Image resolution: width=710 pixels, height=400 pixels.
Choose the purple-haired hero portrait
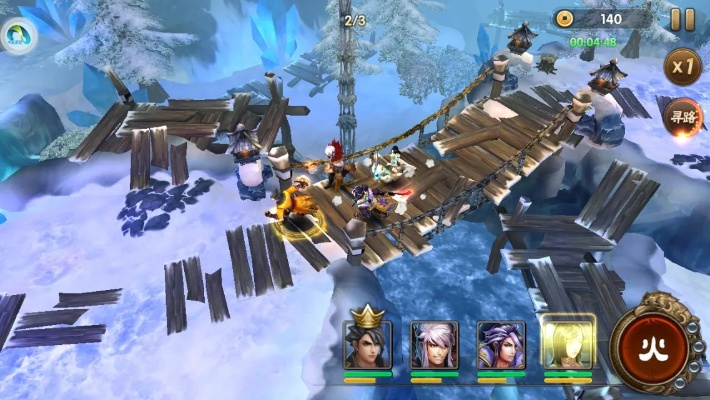click(500, 343)
